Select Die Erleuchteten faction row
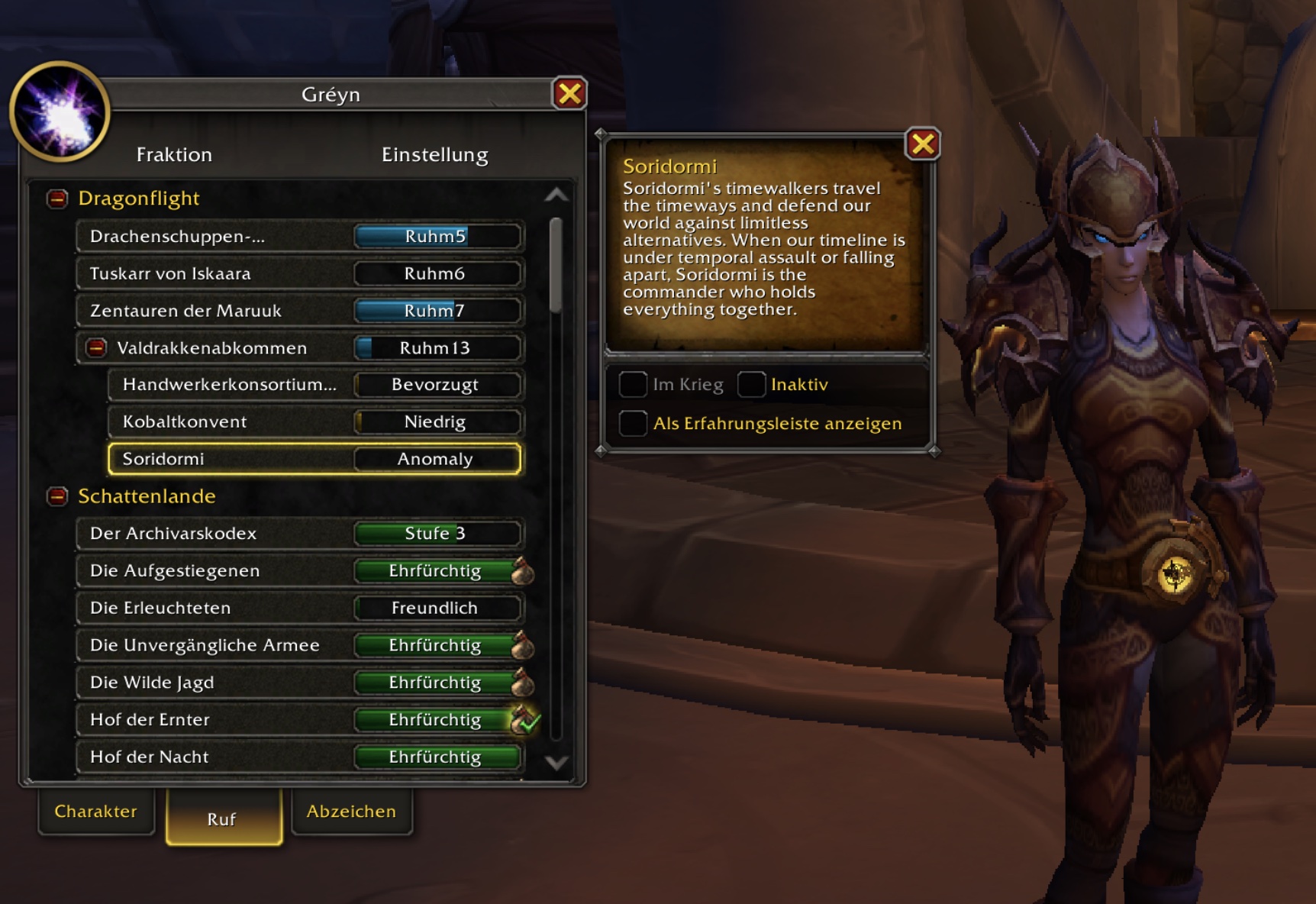This screenshot has width=1316, height=904. tap(299, 608)
